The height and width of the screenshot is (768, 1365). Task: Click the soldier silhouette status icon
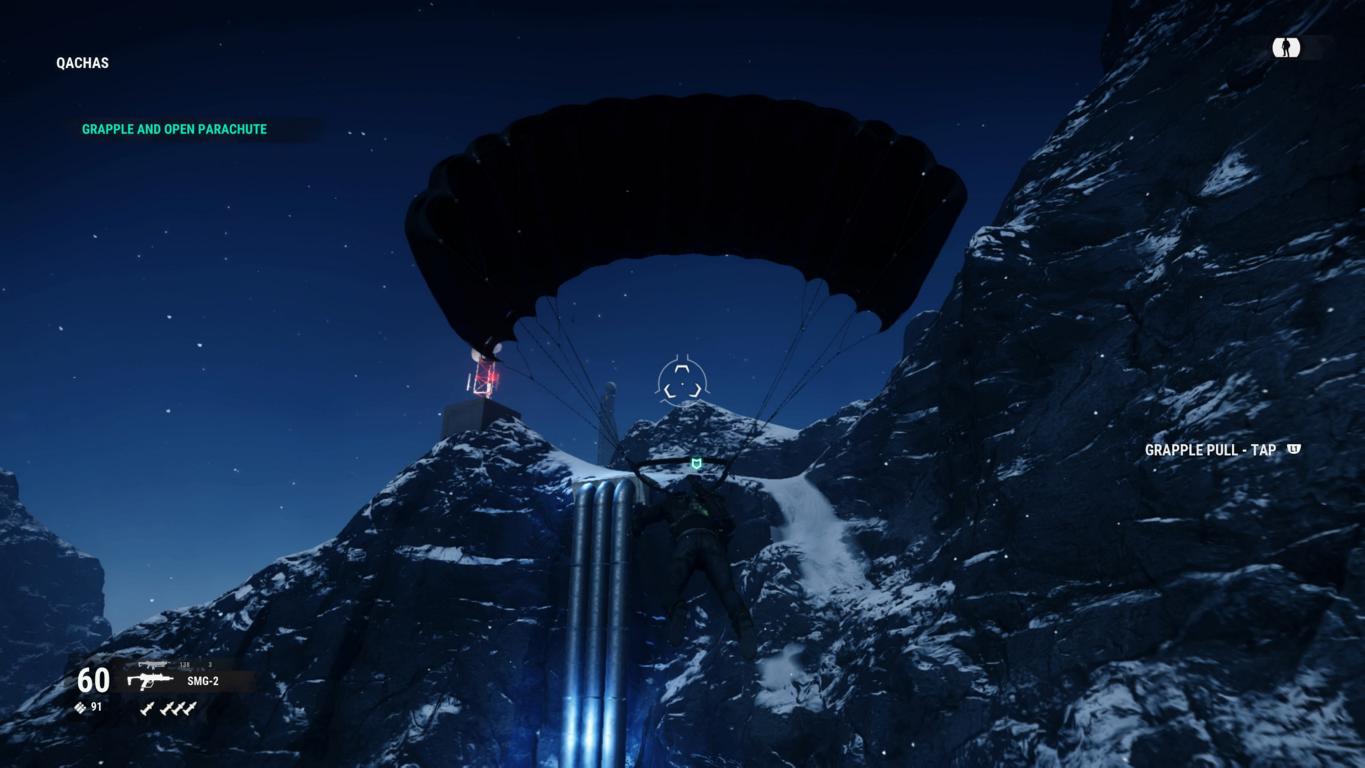1286,47
